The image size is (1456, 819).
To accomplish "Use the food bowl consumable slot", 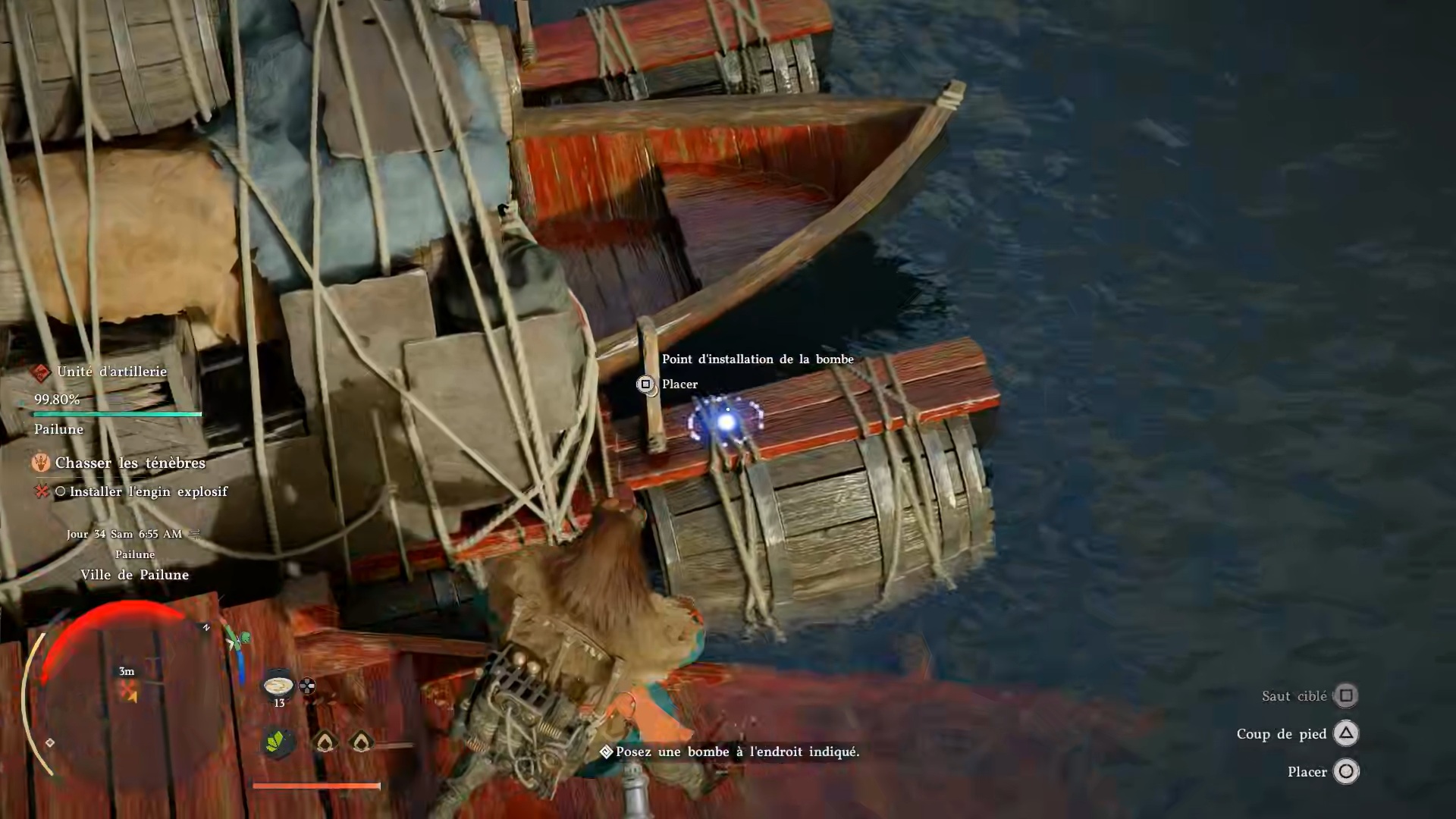I will 278,686.
